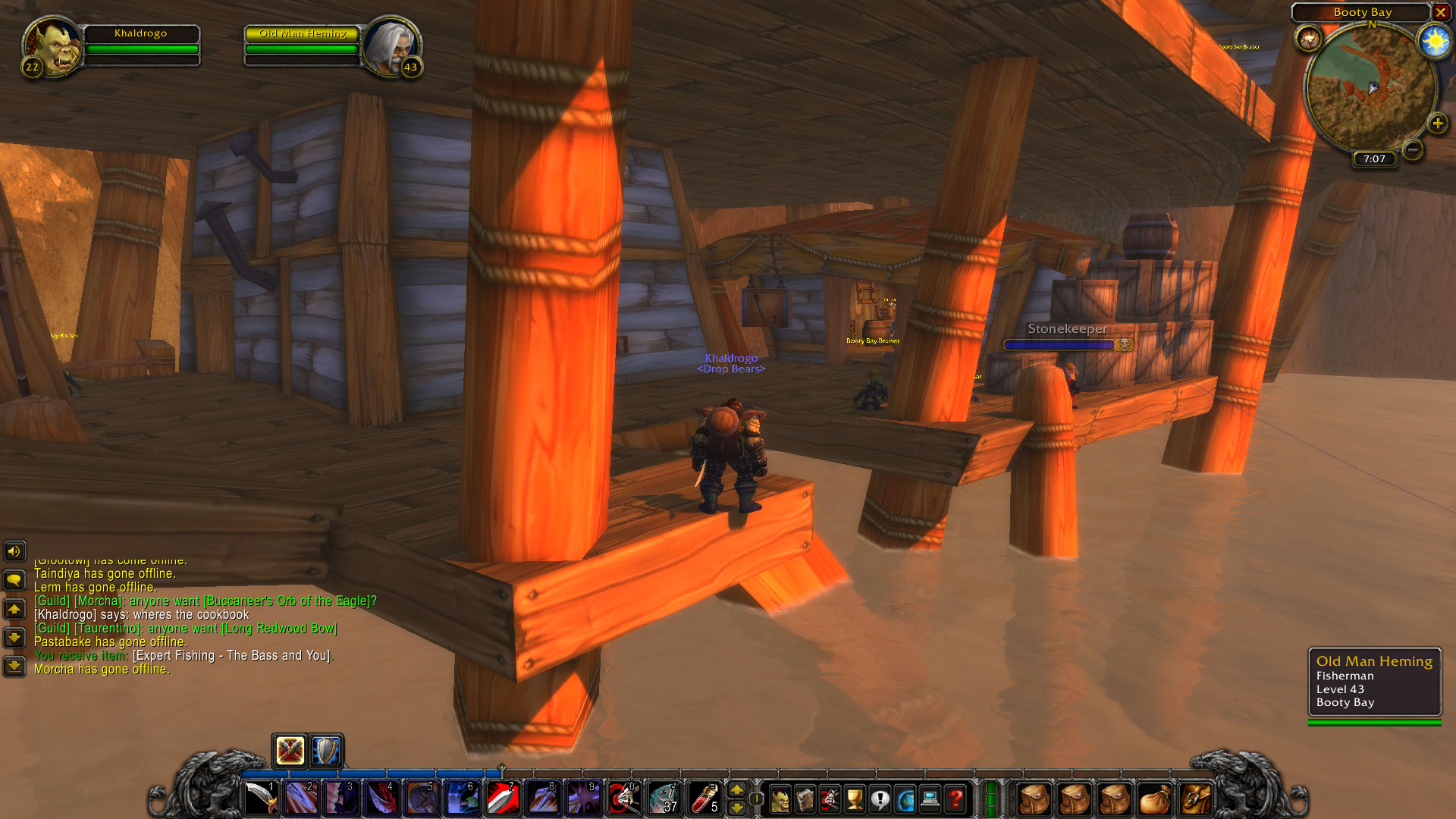
Task: Click the [Long Redwood Bow] chat link
Action: coord(279,628)
